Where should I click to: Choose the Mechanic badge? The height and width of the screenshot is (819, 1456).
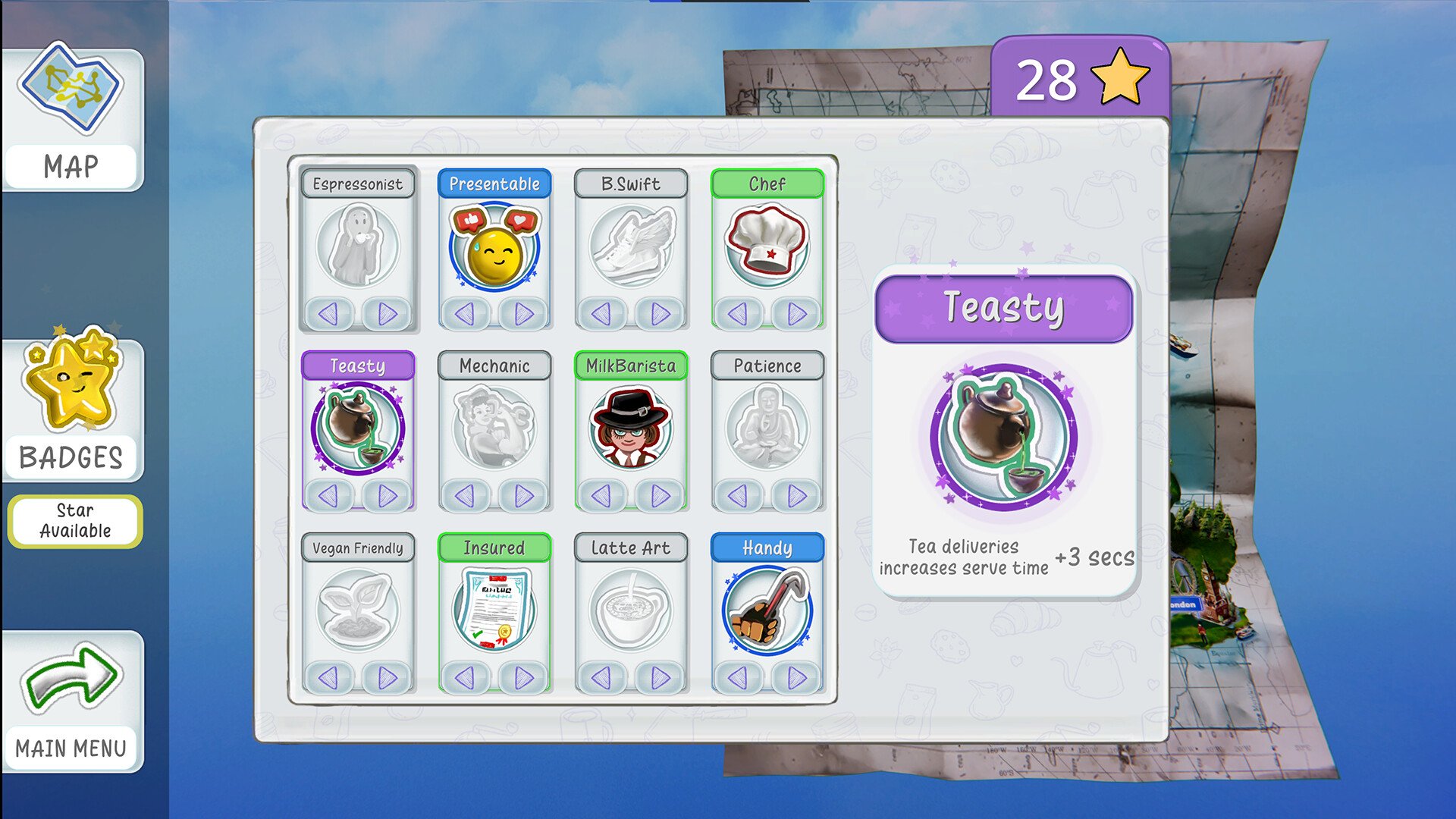coord(494,427)
